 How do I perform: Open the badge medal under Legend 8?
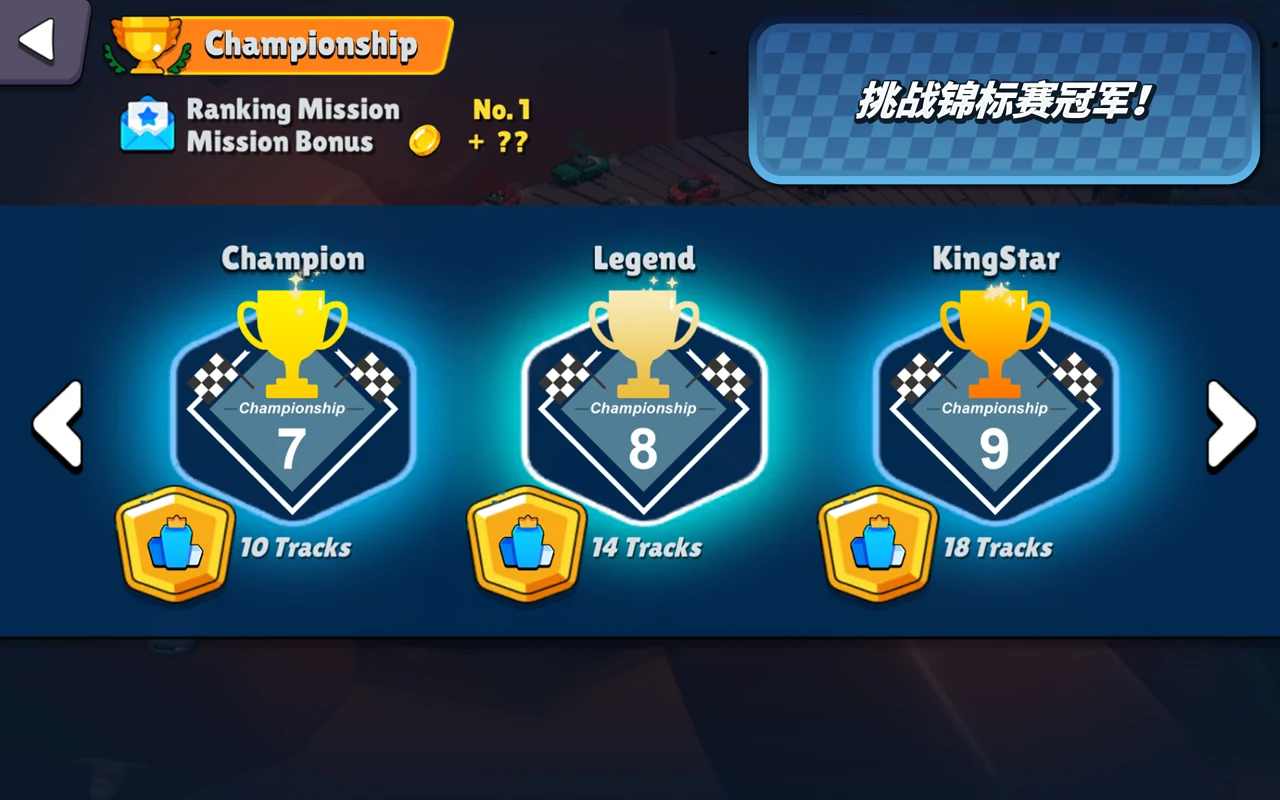click(x=527, y=543)
